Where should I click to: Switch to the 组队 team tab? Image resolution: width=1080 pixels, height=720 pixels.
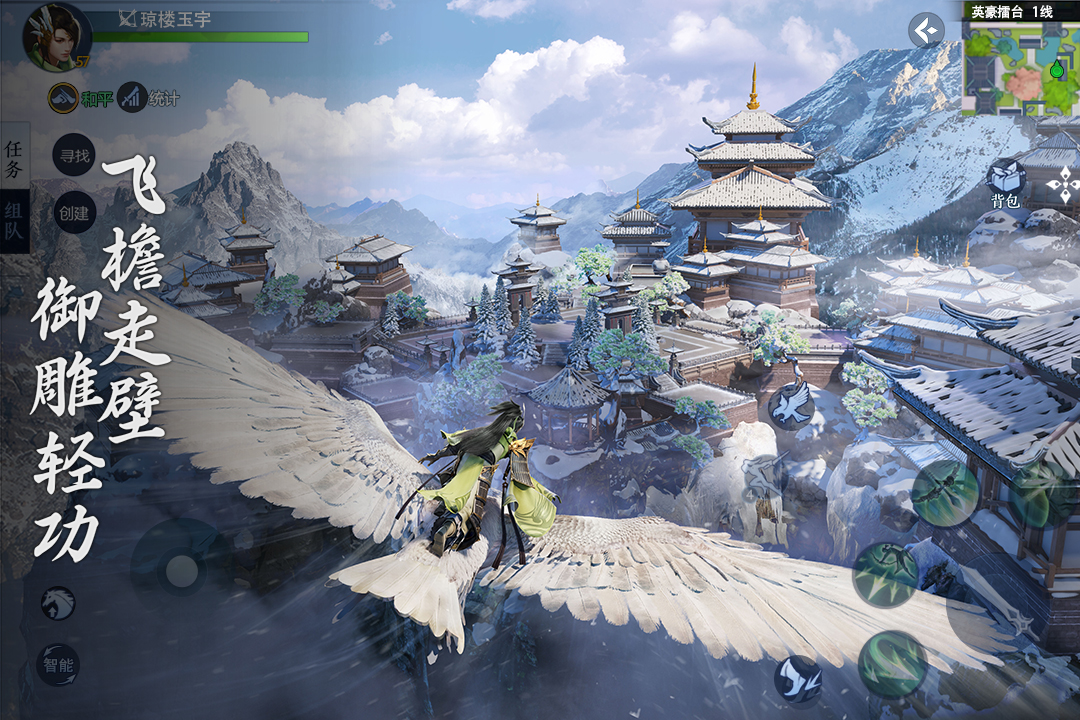[14, 221]
